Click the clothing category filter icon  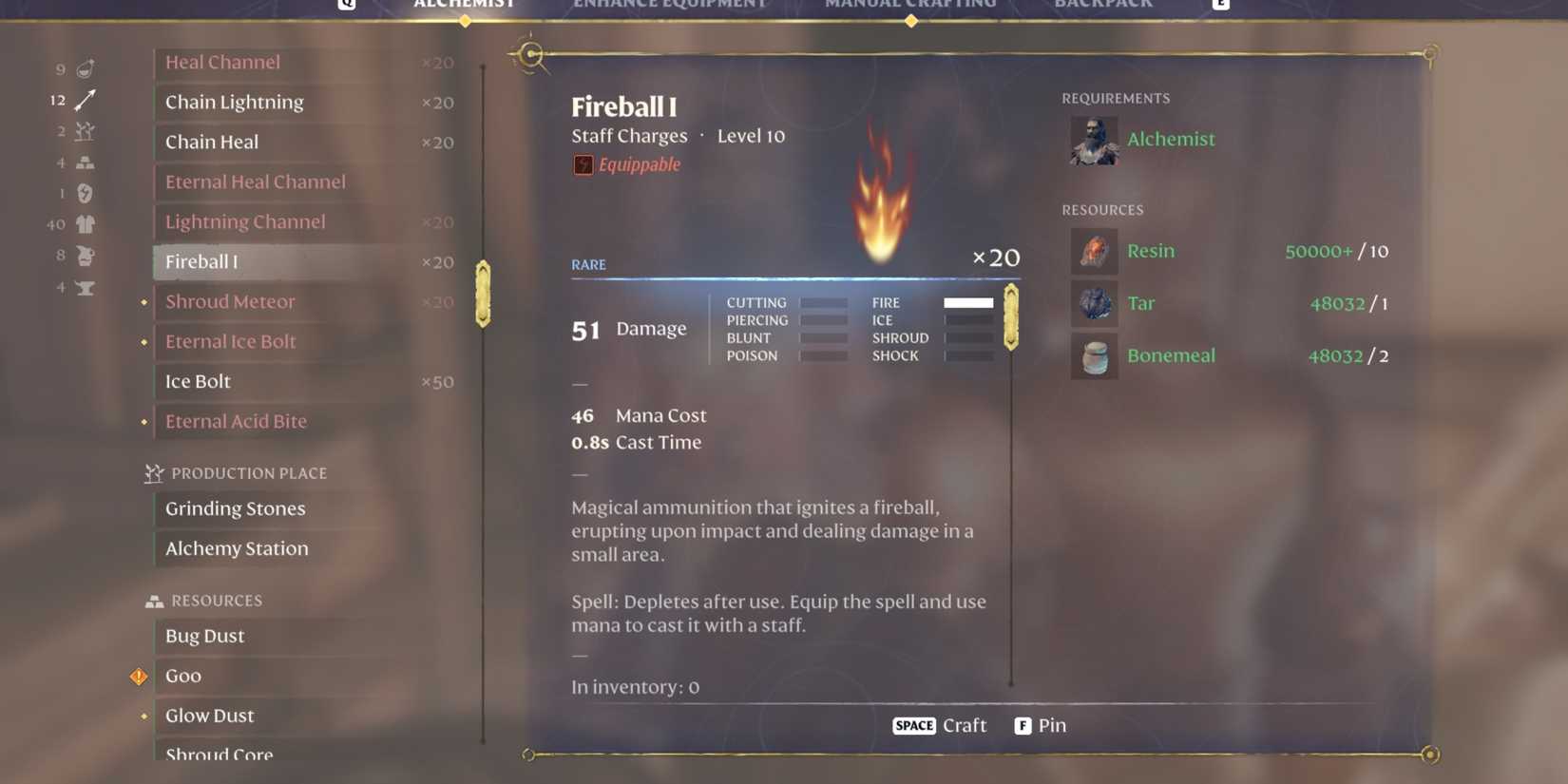coord(84,224)
